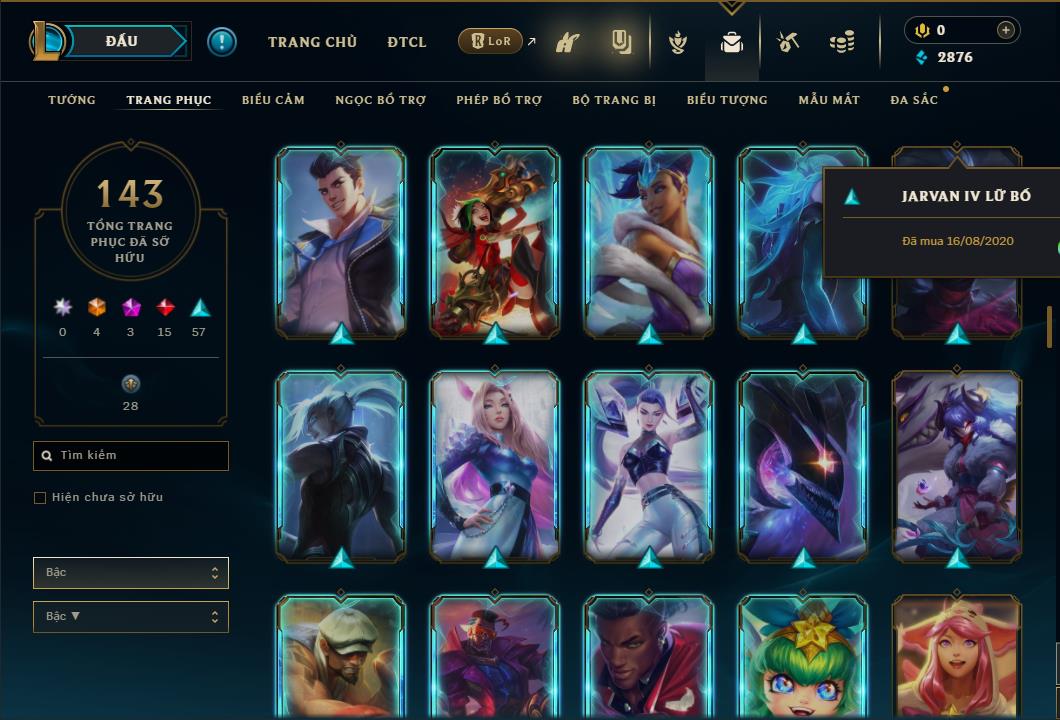Show the BỘ TRANG BỊ tab
Viewport: 1060px width, 720px height.
(x=614, y=100)
